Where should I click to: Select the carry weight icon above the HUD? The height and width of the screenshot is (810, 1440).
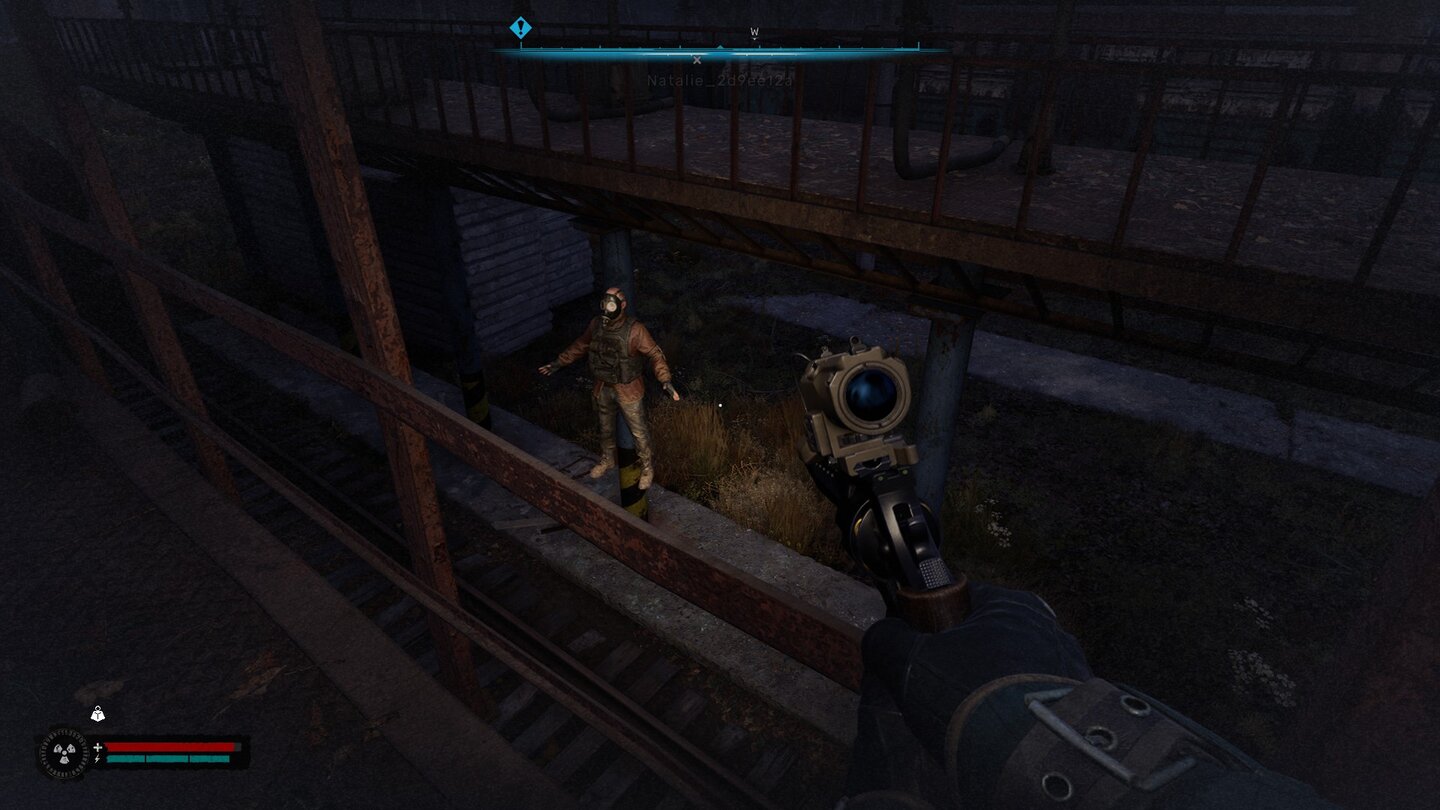coord(97,714)
